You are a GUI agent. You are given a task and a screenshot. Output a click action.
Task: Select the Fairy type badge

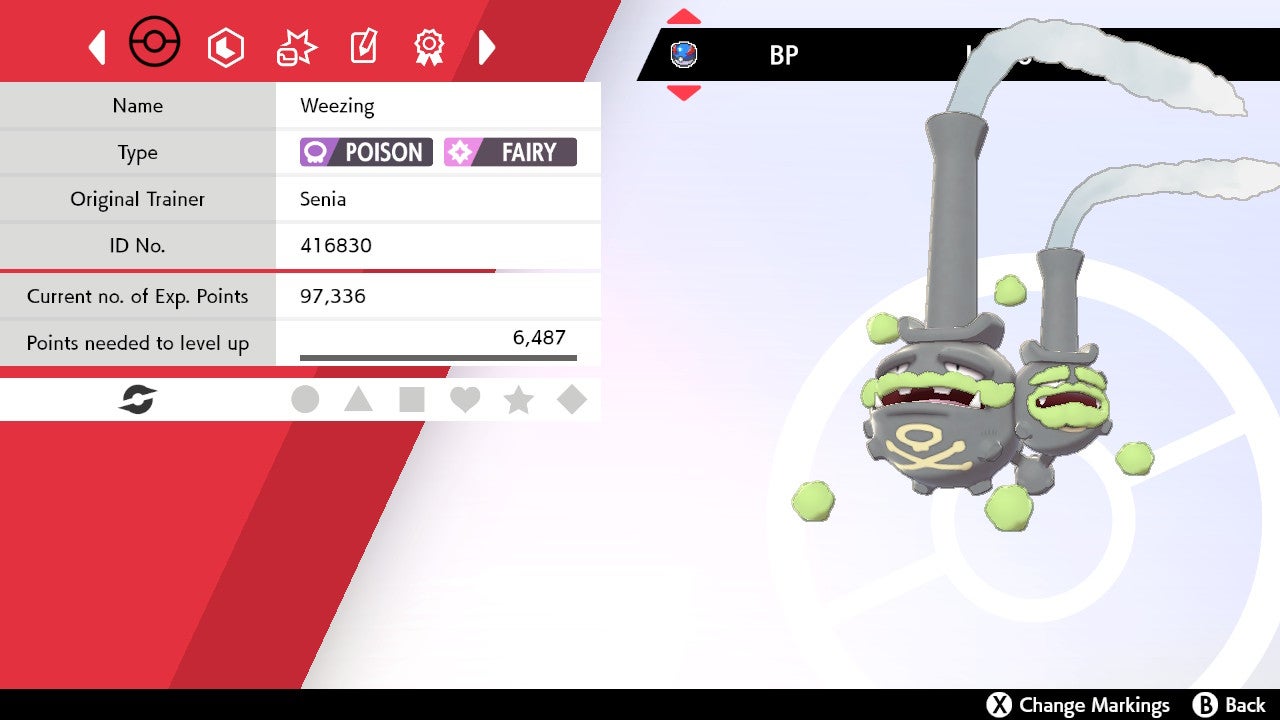pos(510,152)
